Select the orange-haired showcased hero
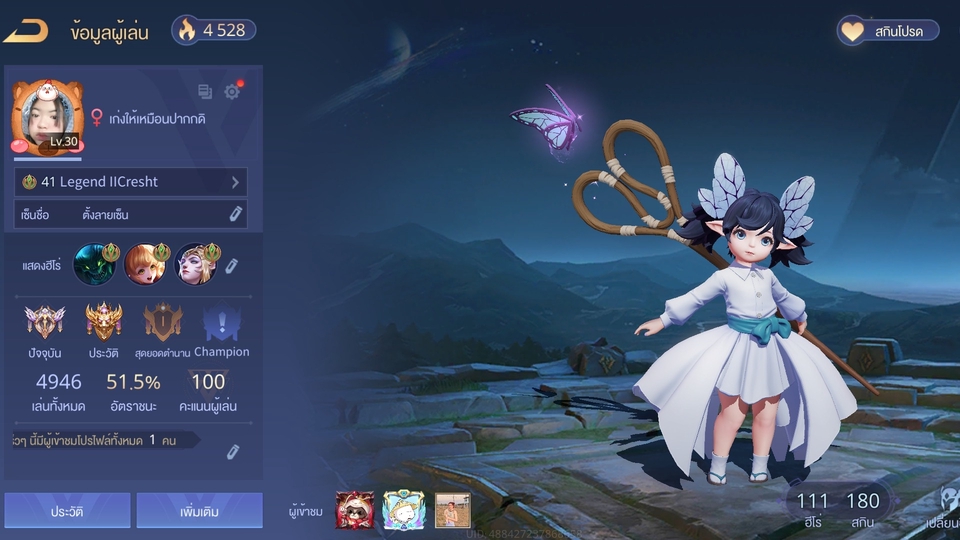 coord(144,265)
